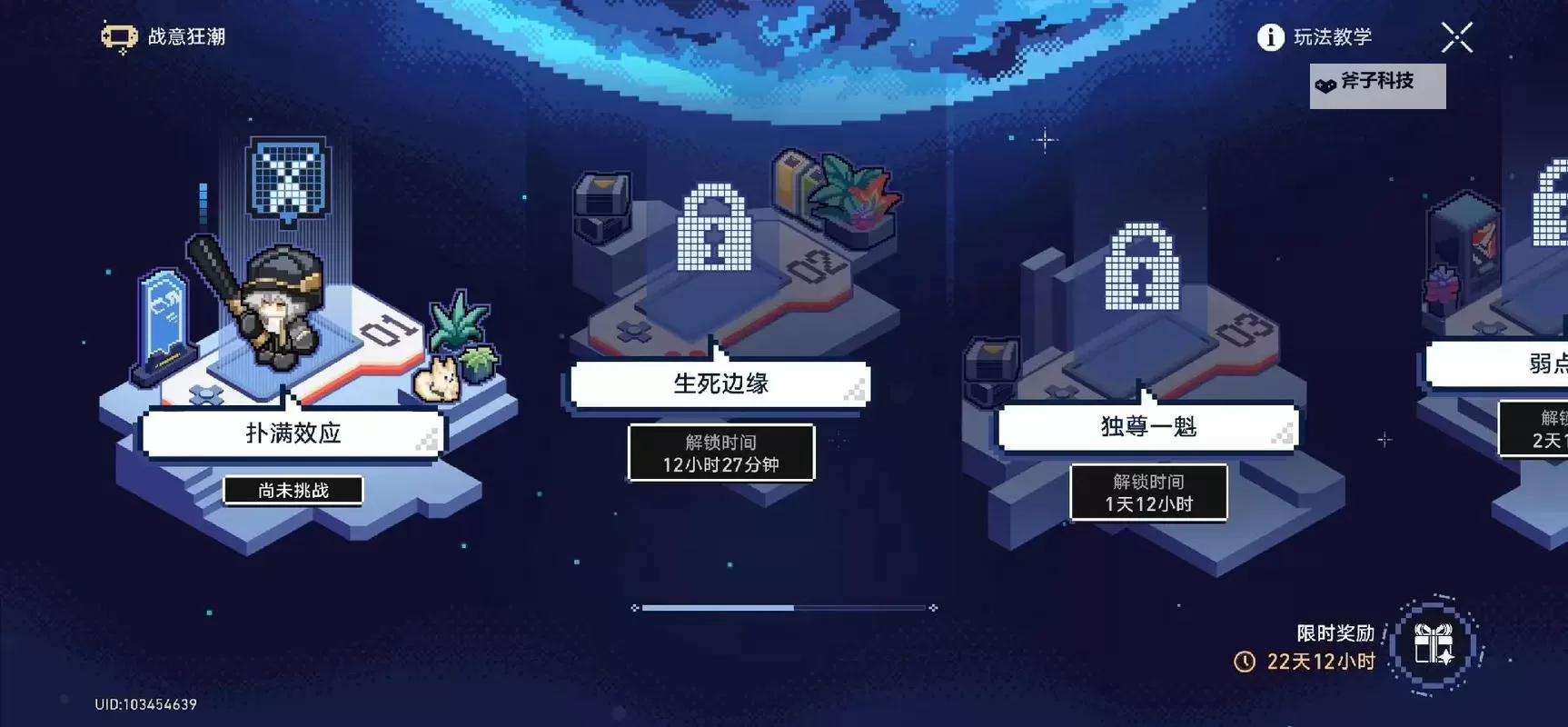
Task: Tap the 尚未挑战 status badge
Action: [x=293, y=489]
